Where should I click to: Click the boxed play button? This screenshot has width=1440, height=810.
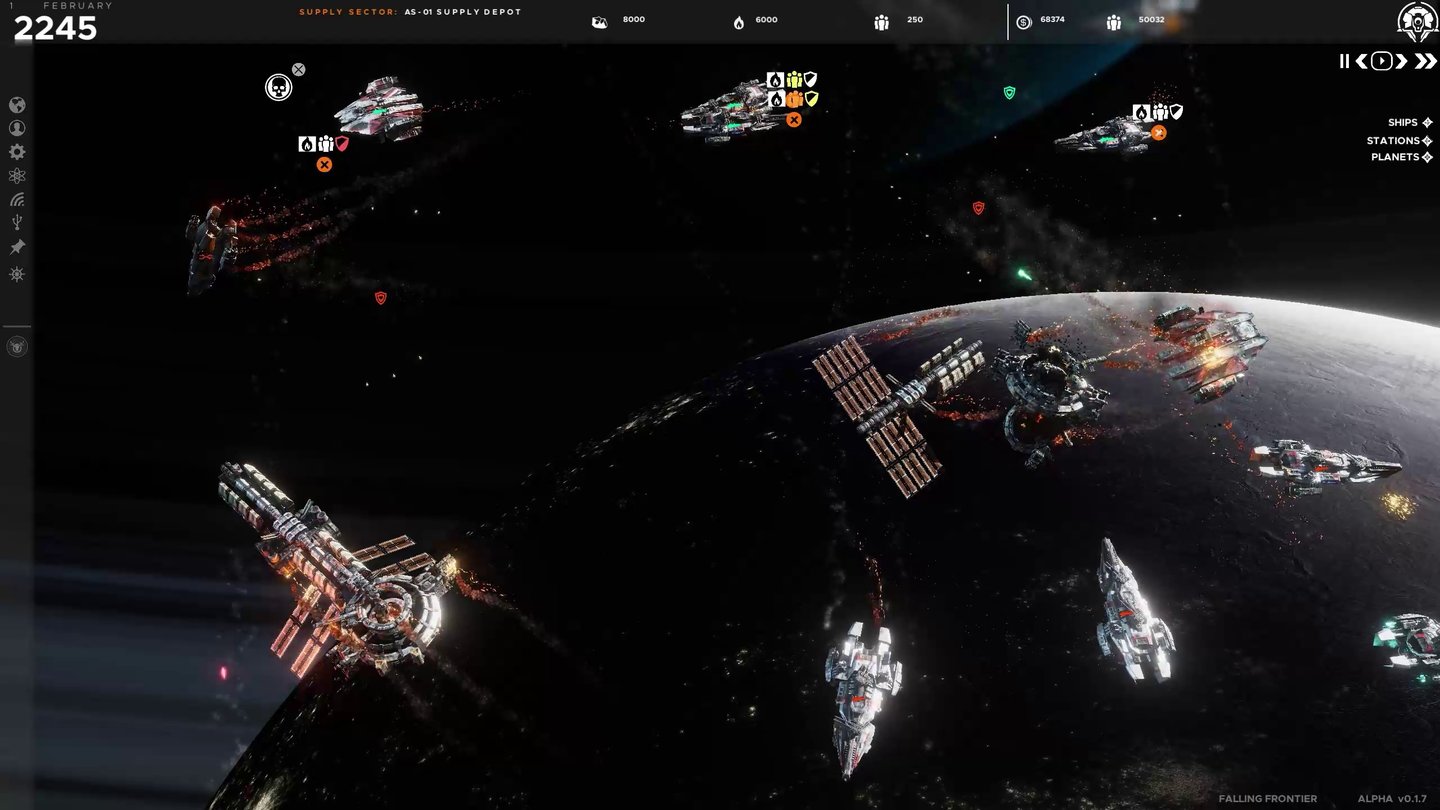1381,61
